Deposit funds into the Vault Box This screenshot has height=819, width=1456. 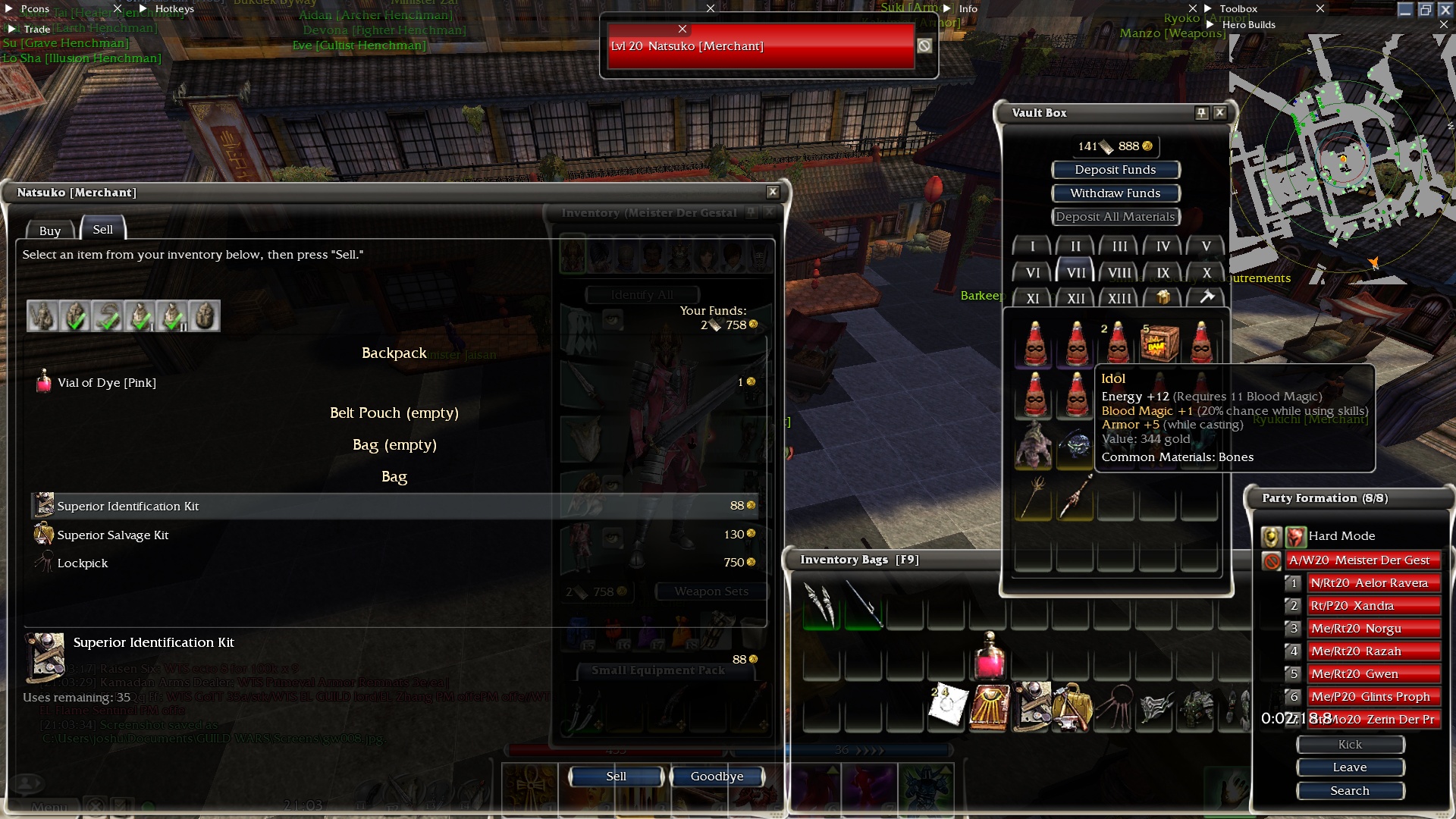click(x=1115, y=170)
